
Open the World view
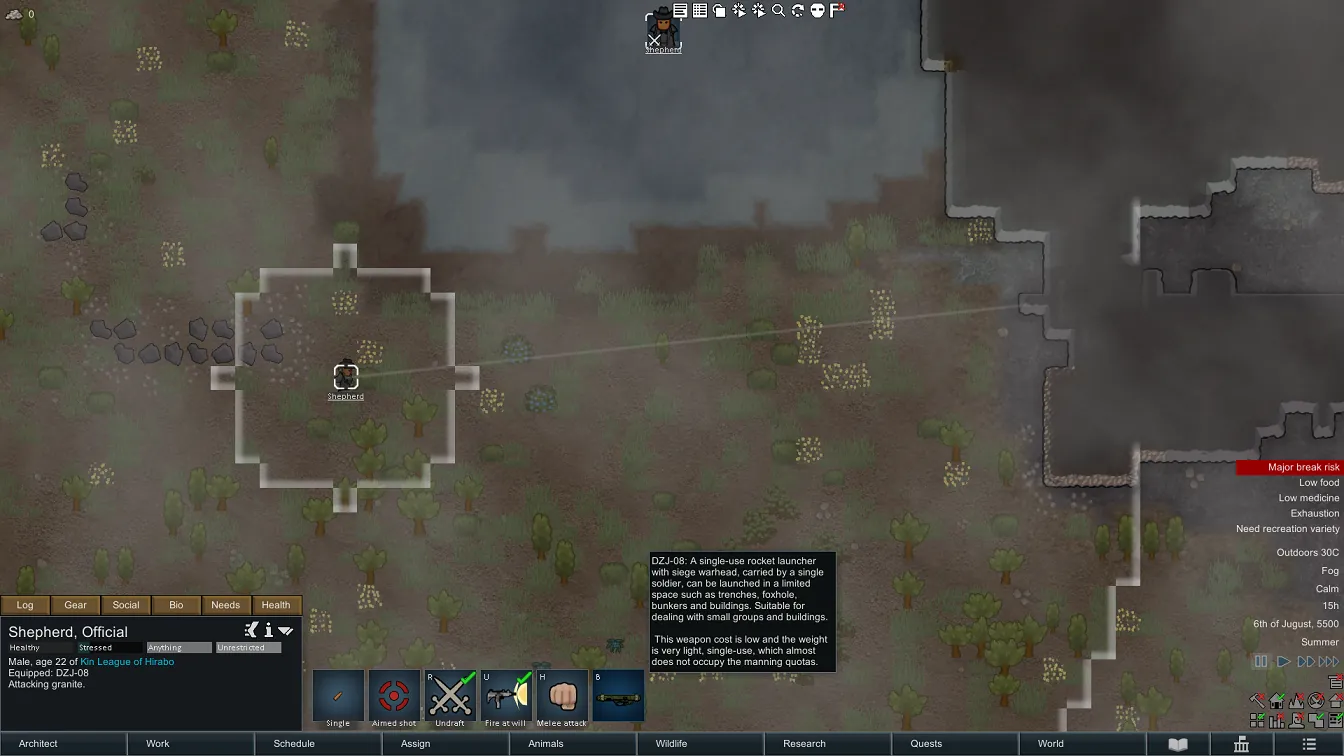1050,744
